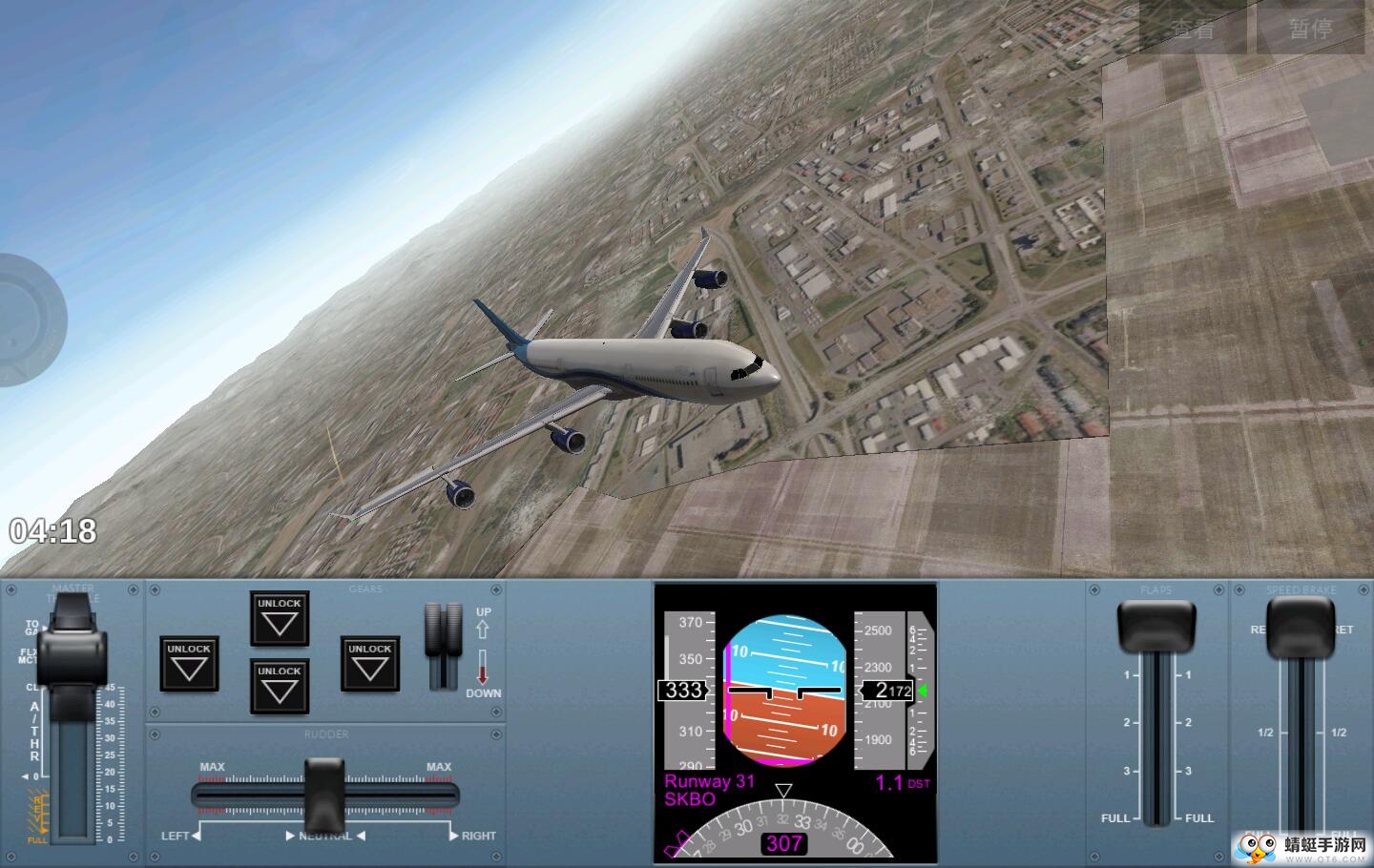The width and height of the screenshot is (1374, 868).
Task: Open the 查看 view menu
Action: click(x=1193, y=29)
